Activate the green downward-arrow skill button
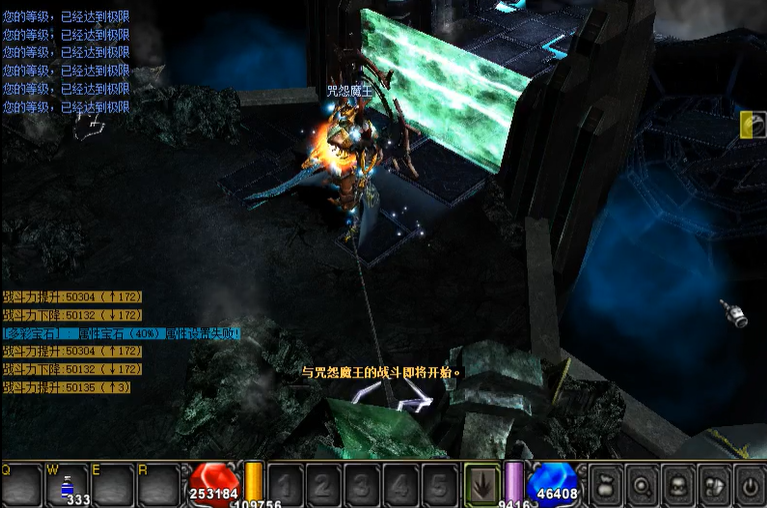 484,486
